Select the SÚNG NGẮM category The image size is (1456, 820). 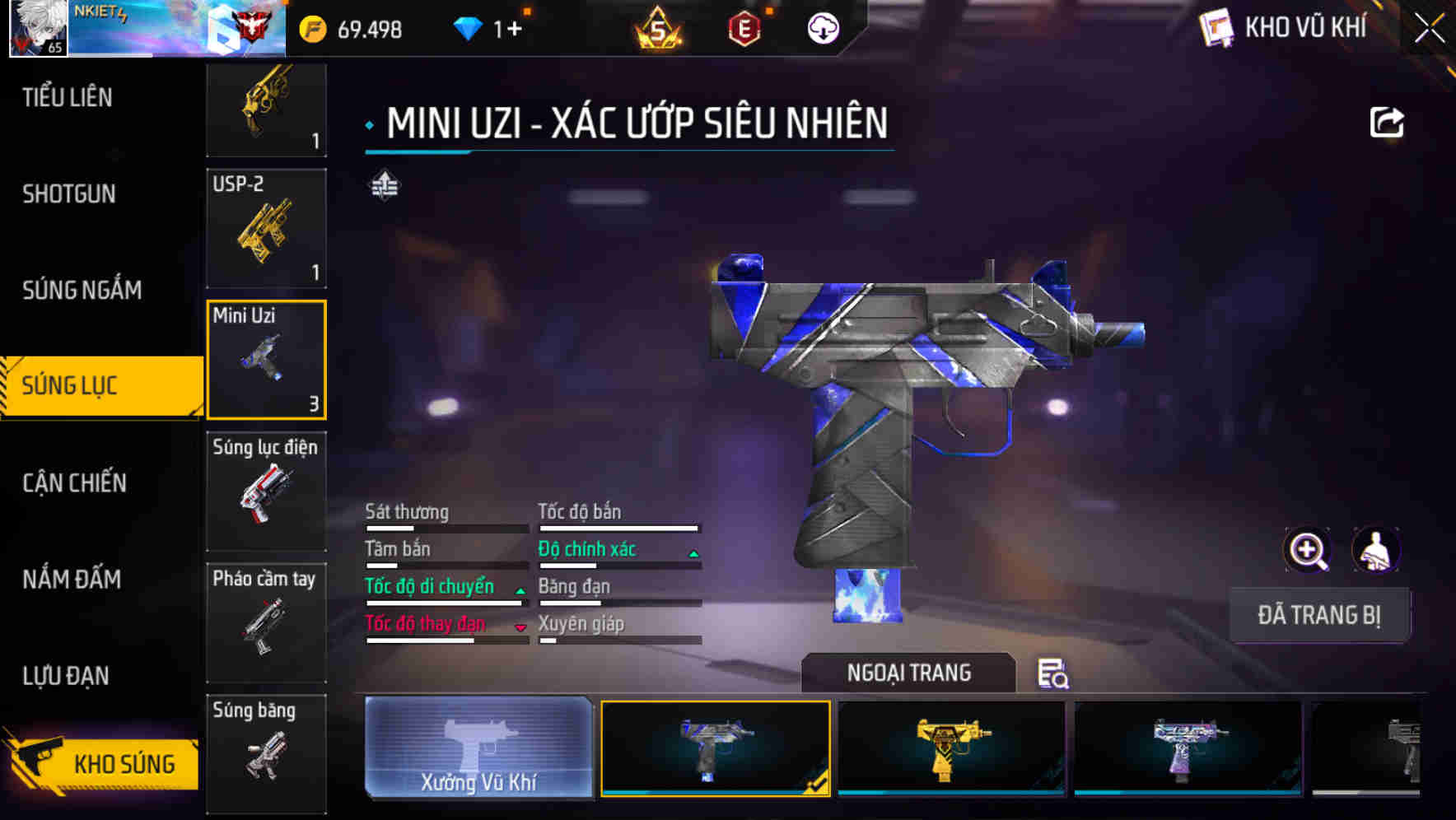point(82,291)
